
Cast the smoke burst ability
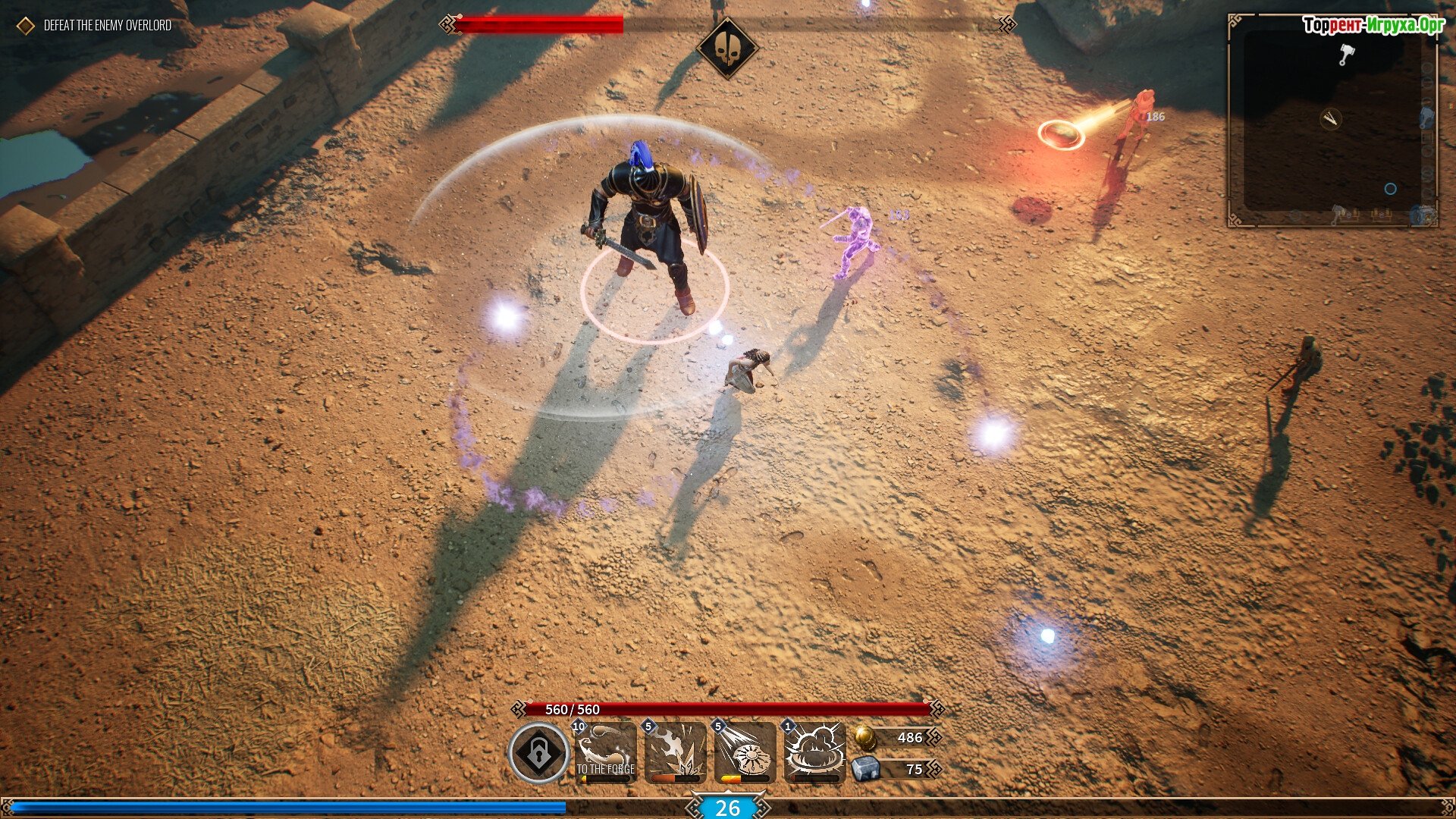click(814, 752)
